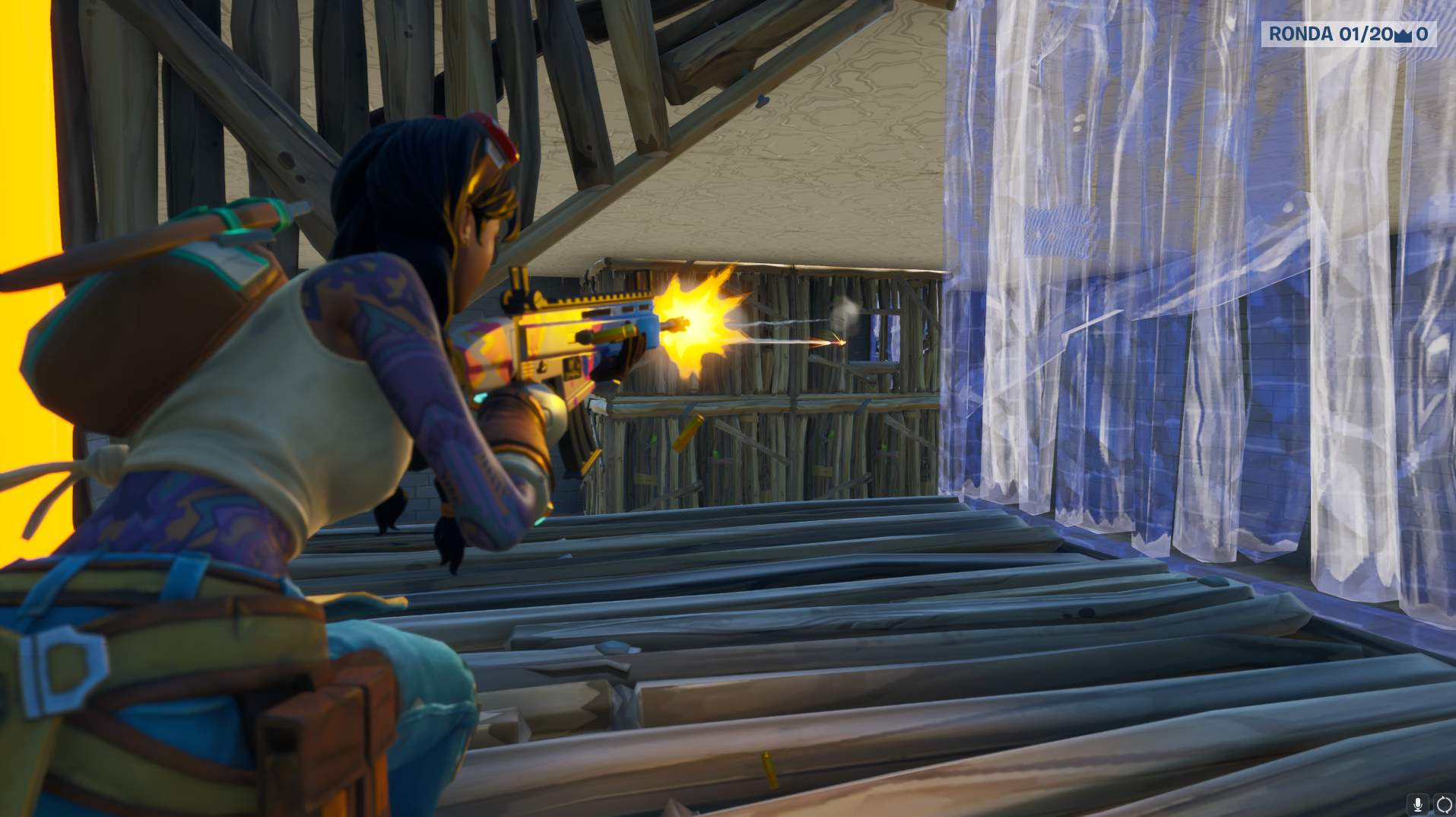Click the microphone icon at bottom right
Viewport: 1456px width, 817px height.
coord(1418,804)
